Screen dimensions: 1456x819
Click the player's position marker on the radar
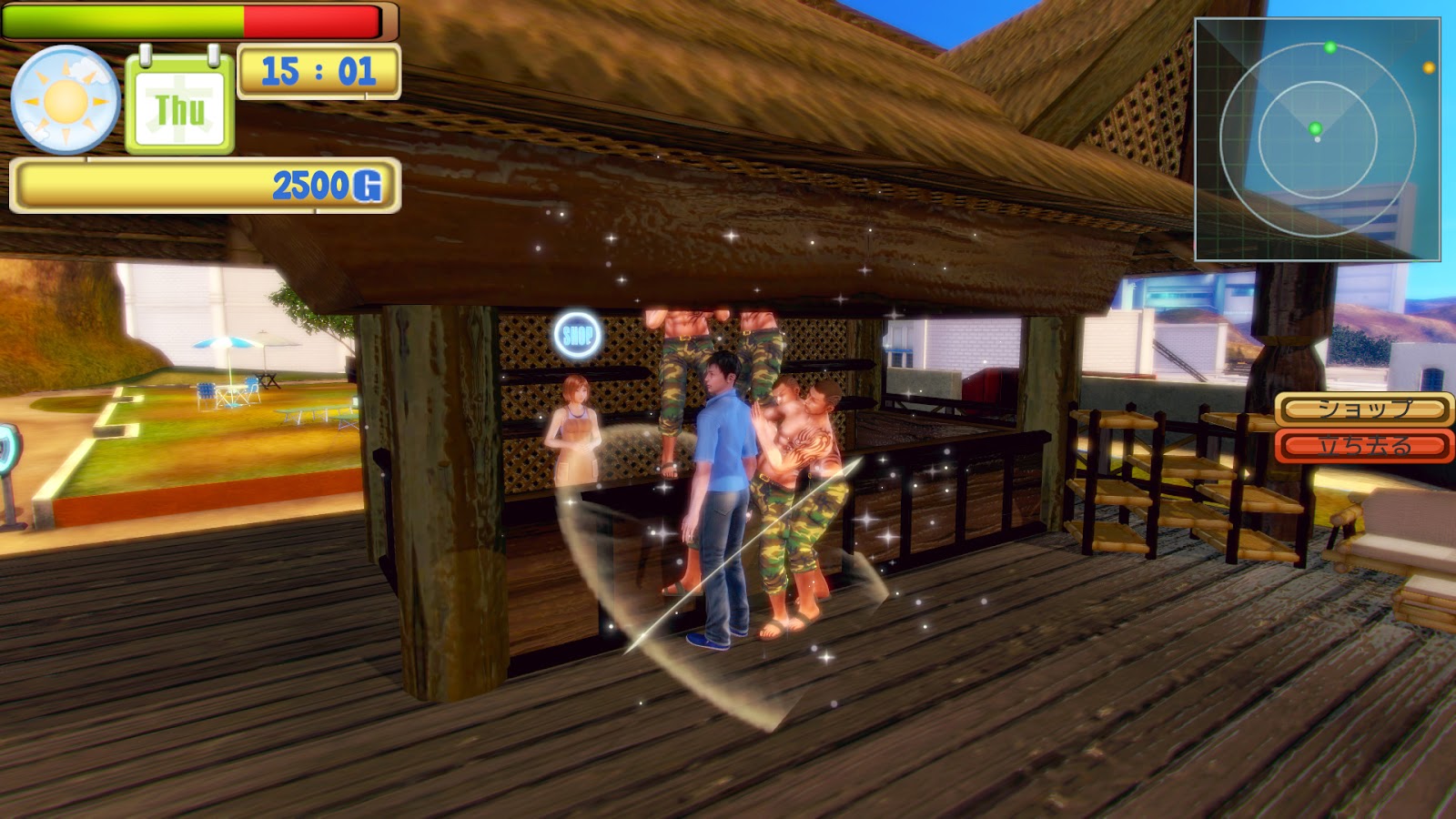(x=1318, y=139)
